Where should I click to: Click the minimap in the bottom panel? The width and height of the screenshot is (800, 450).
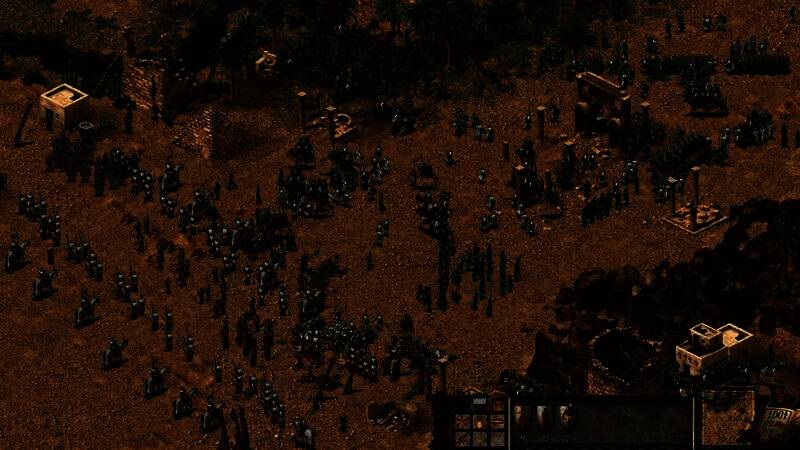click(x=727, y=419)
